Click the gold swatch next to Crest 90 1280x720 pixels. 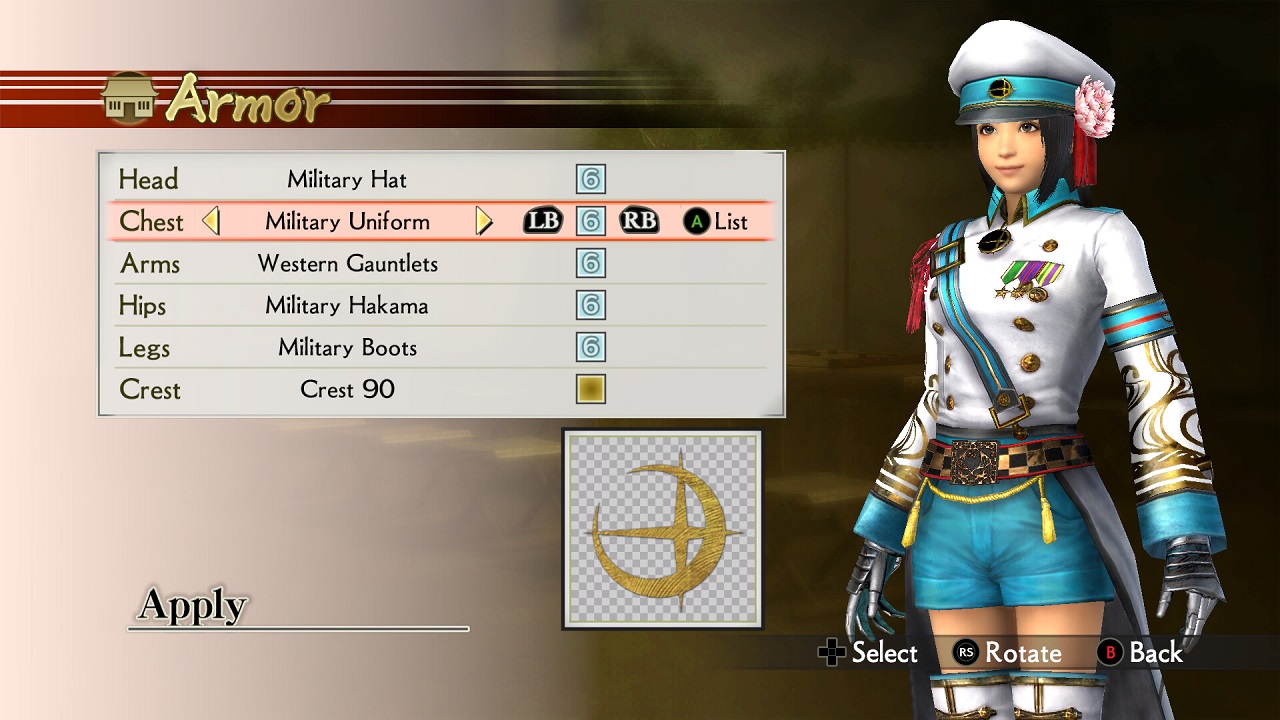tap(590, 390)
